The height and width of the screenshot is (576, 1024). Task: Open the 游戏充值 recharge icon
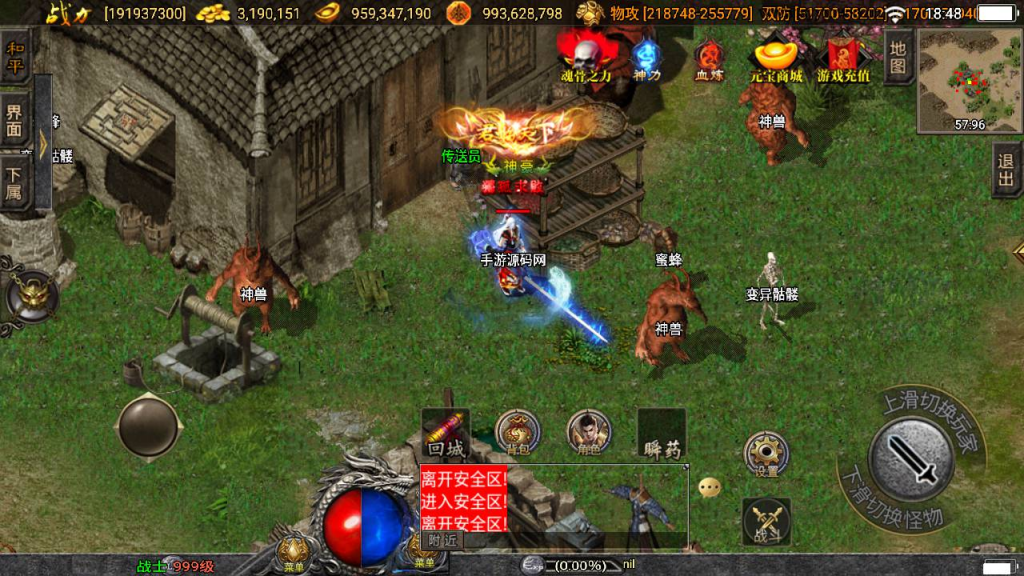(x=843, y=58)
